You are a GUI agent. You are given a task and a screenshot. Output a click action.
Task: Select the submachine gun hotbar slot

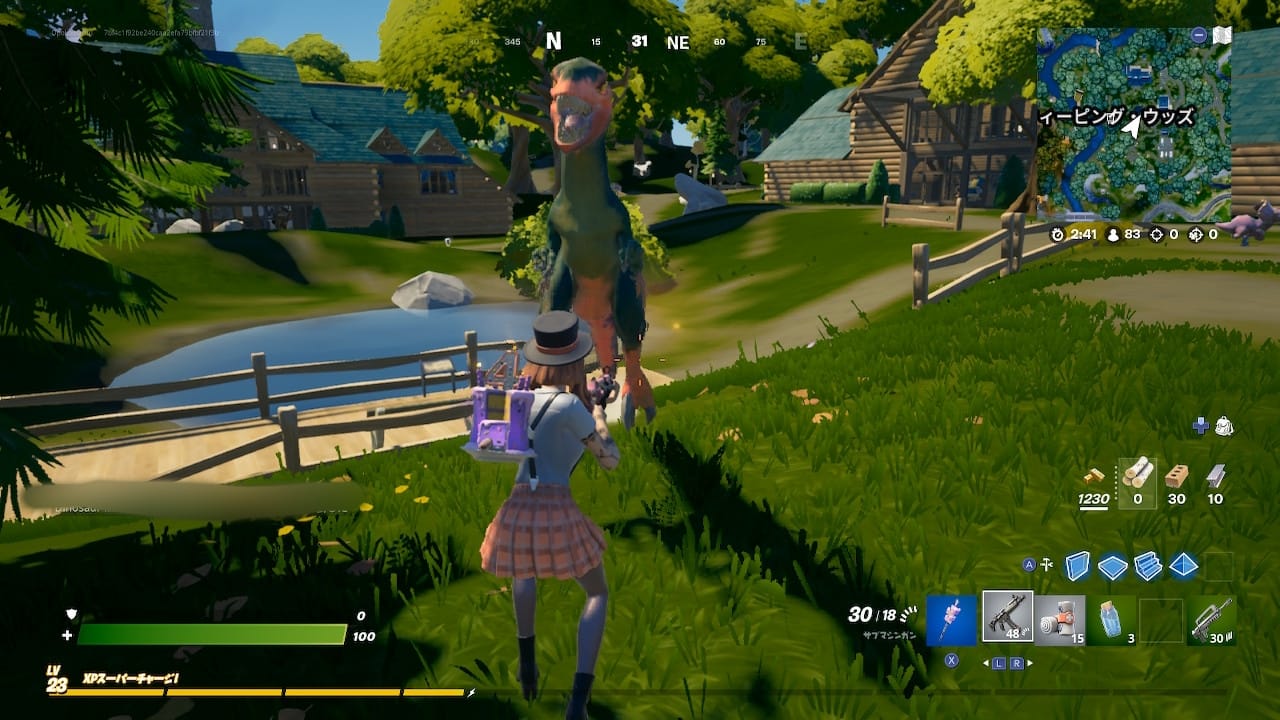pos(1007,617)
